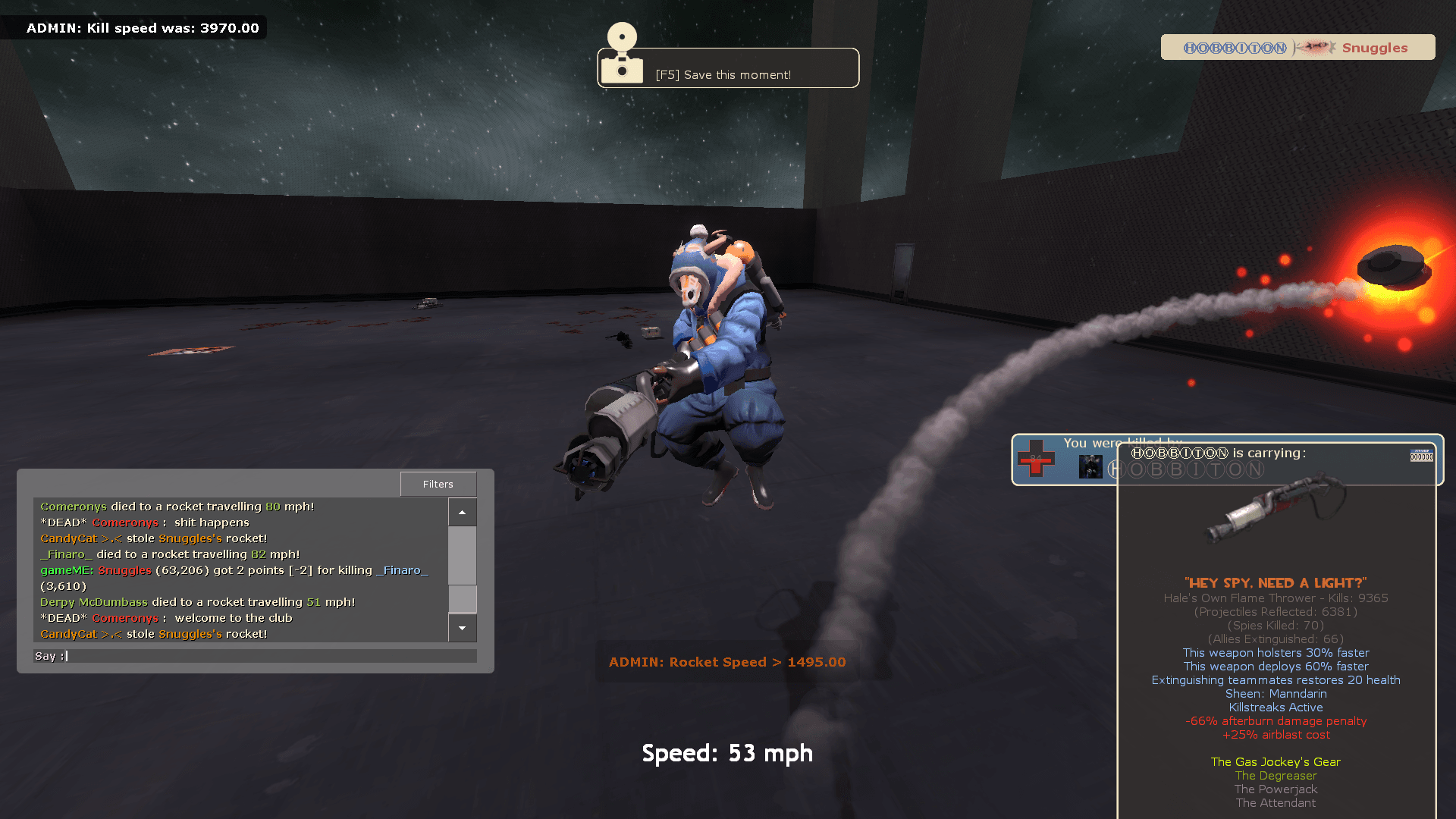Click the chat scroll up arrow

tap(462, 513)
